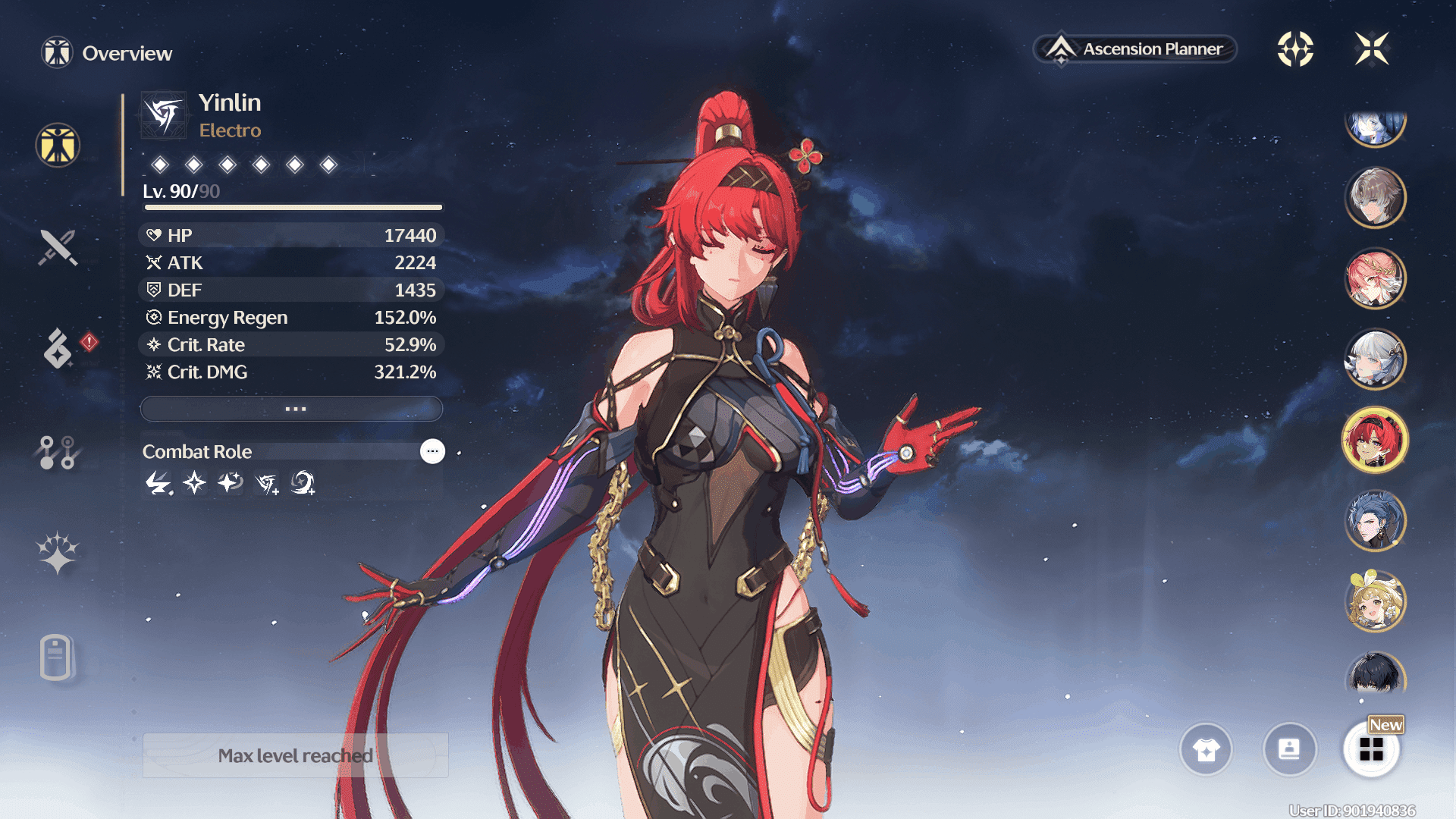Click the circular target icon beside Ascension Planner
1456x819 pixels.
click(x=1295, y=49)
